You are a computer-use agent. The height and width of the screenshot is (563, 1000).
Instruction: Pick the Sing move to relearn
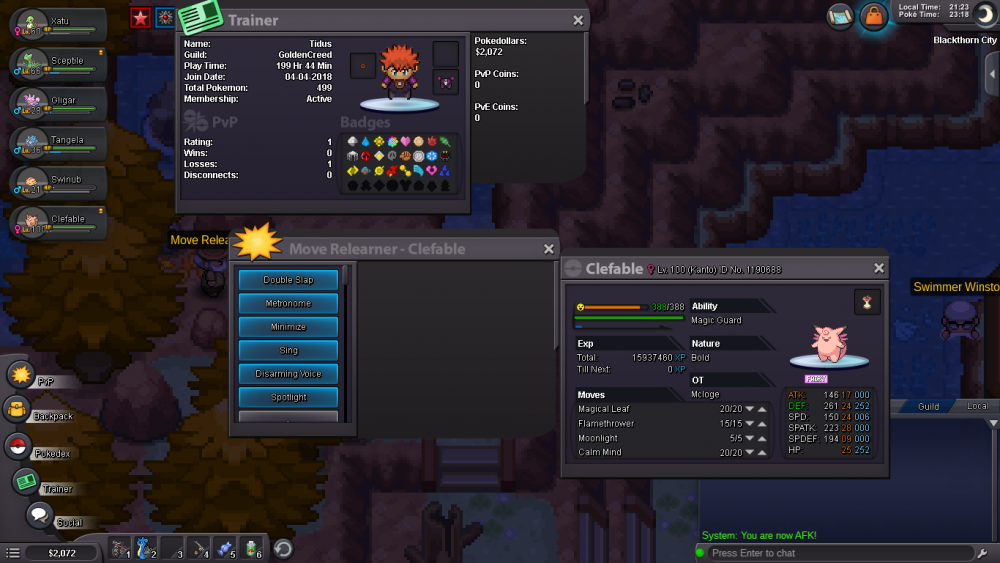pos(288,350)
